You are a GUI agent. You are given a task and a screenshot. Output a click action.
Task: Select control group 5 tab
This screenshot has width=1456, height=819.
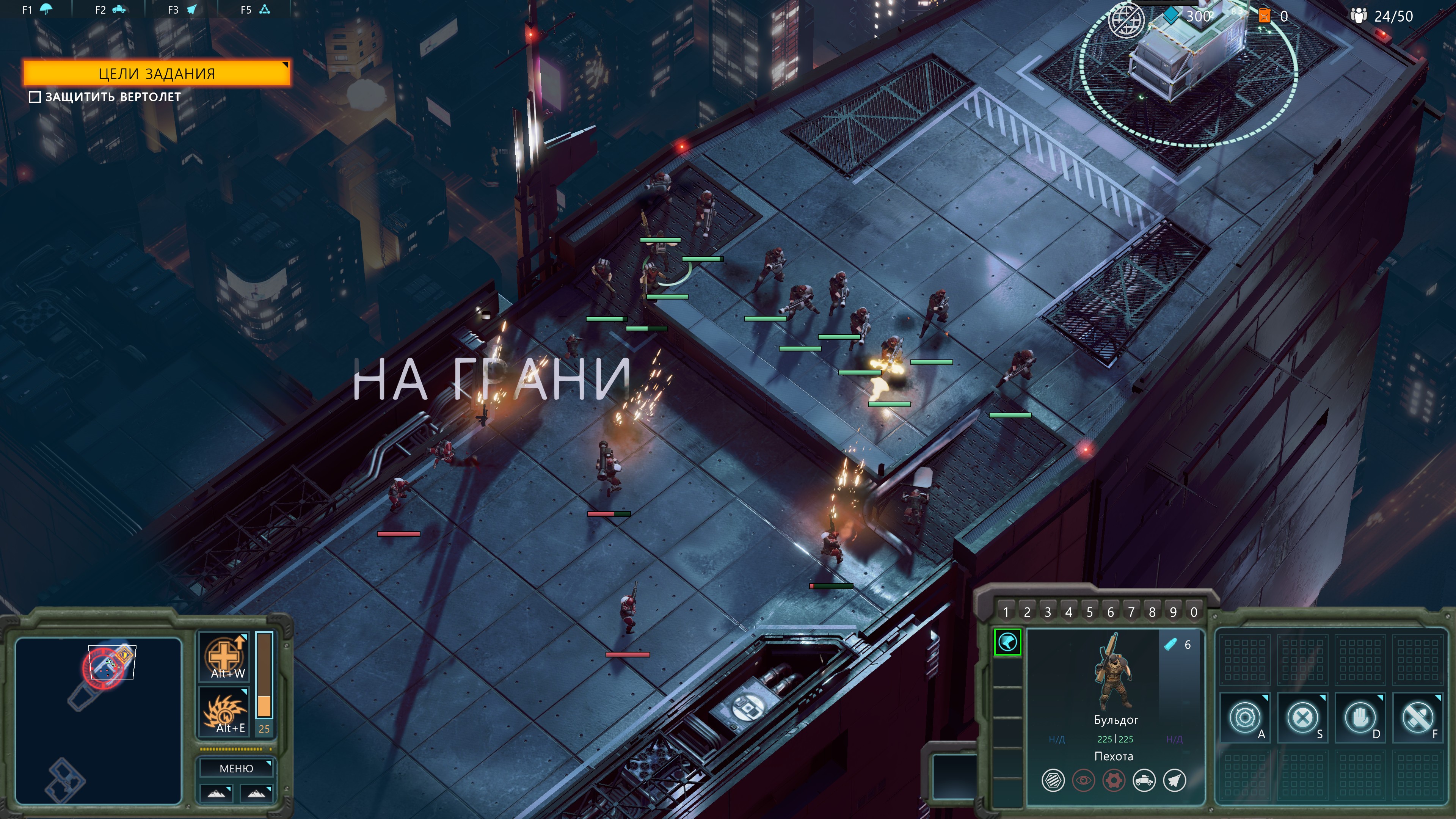[1089, 612]
